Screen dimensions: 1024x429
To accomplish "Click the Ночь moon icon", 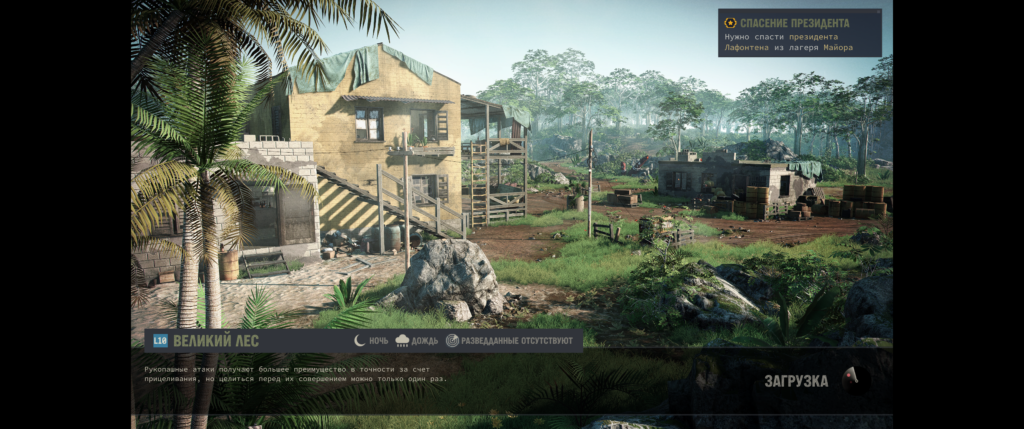I will (x=360, y=341).
